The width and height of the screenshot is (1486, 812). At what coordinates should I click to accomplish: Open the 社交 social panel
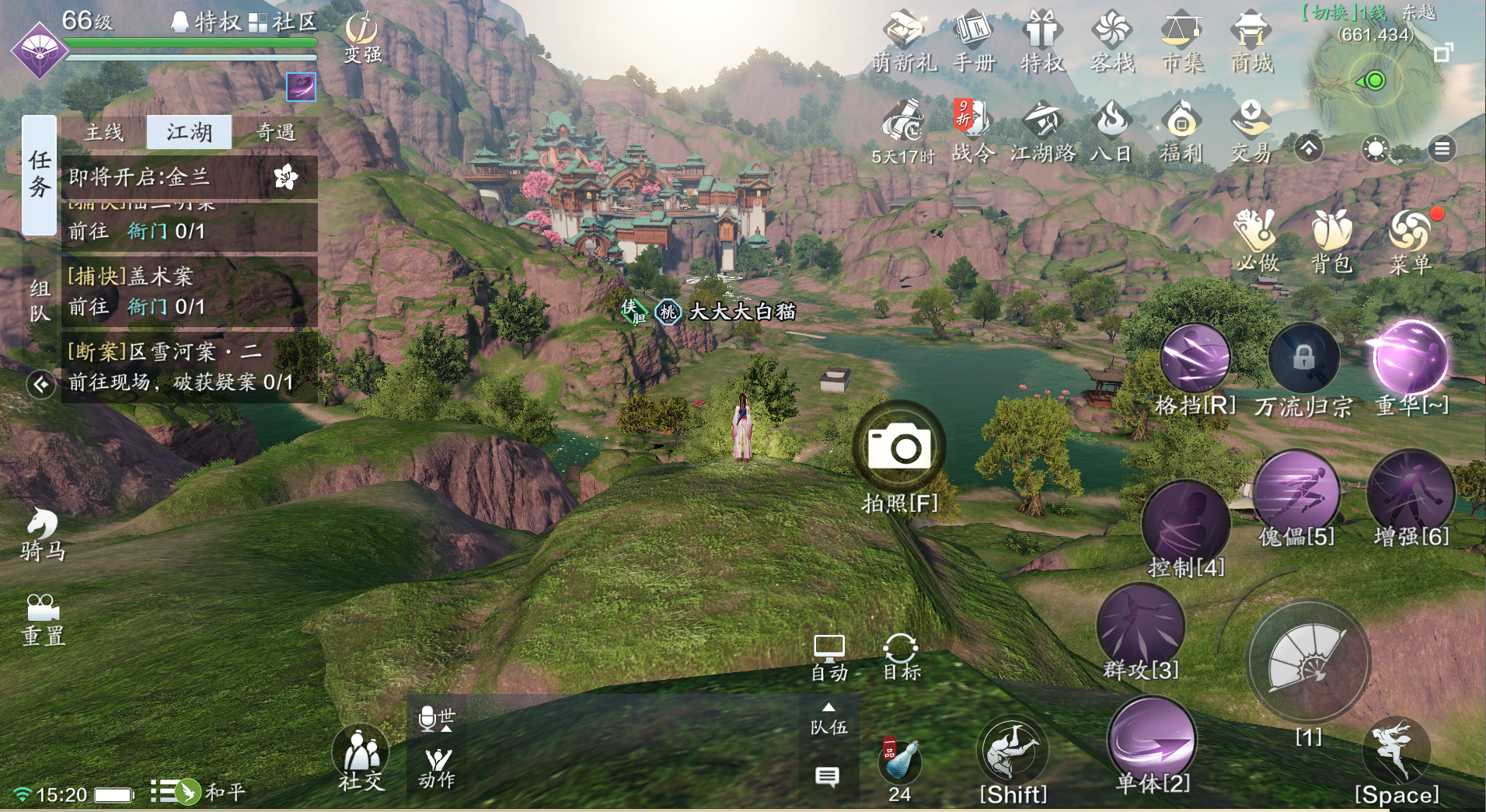point(361,758)
